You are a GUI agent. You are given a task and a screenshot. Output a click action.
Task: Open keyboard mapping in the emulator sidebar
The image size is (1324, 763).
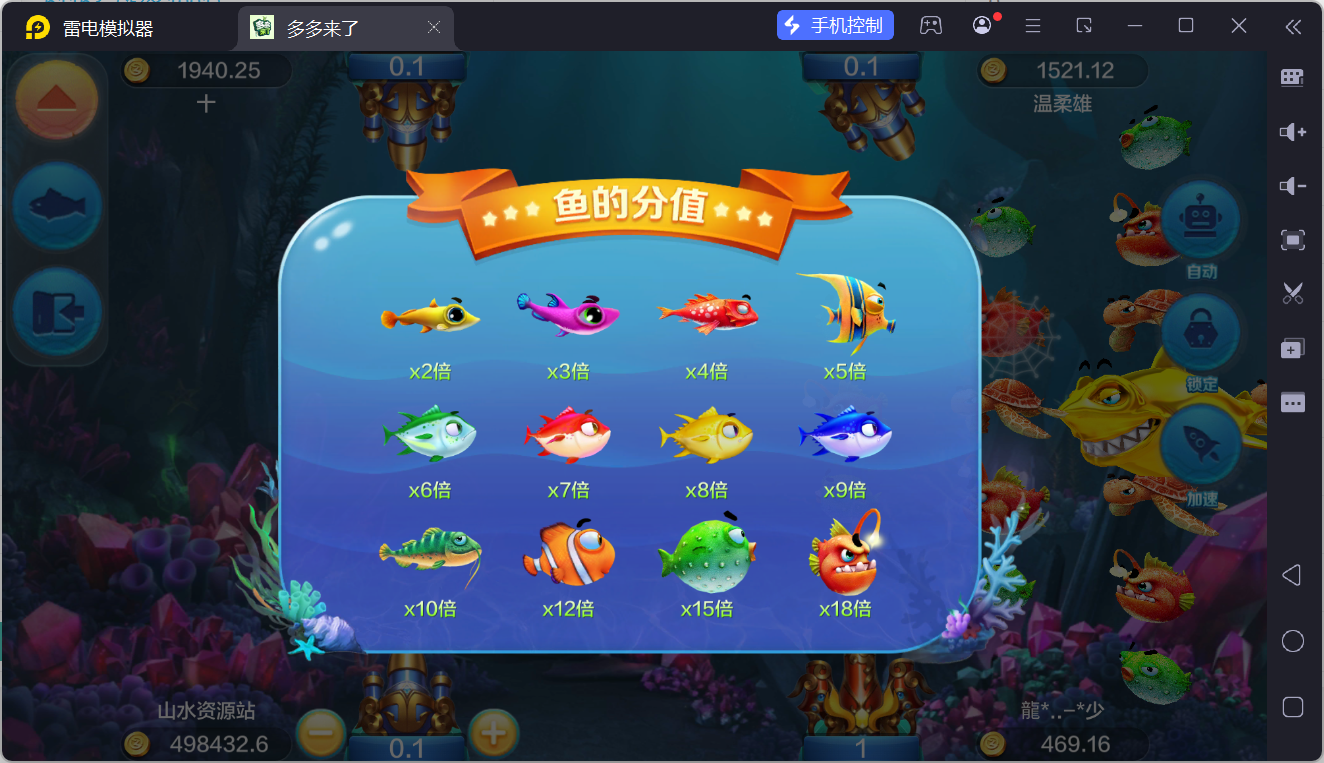tap(1293, 77)
